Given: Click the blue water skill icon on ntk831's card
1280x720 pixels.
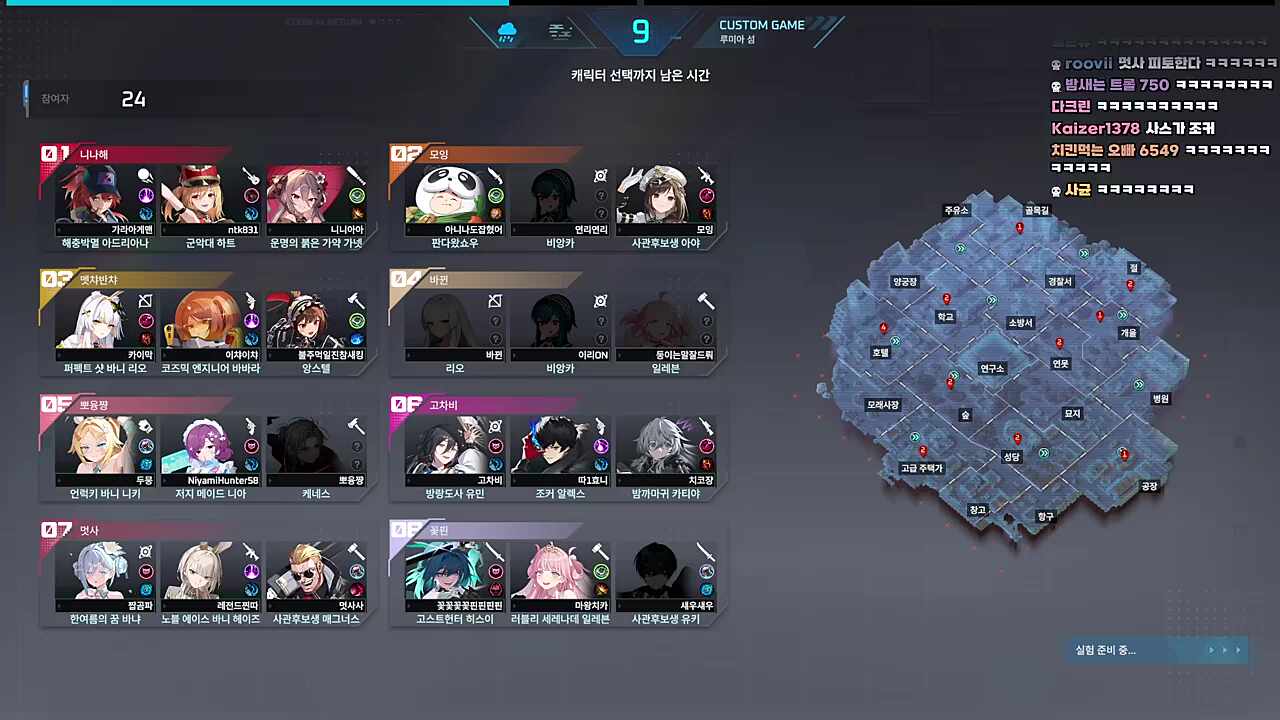Looking at the screenshot, I should (250, 214).
